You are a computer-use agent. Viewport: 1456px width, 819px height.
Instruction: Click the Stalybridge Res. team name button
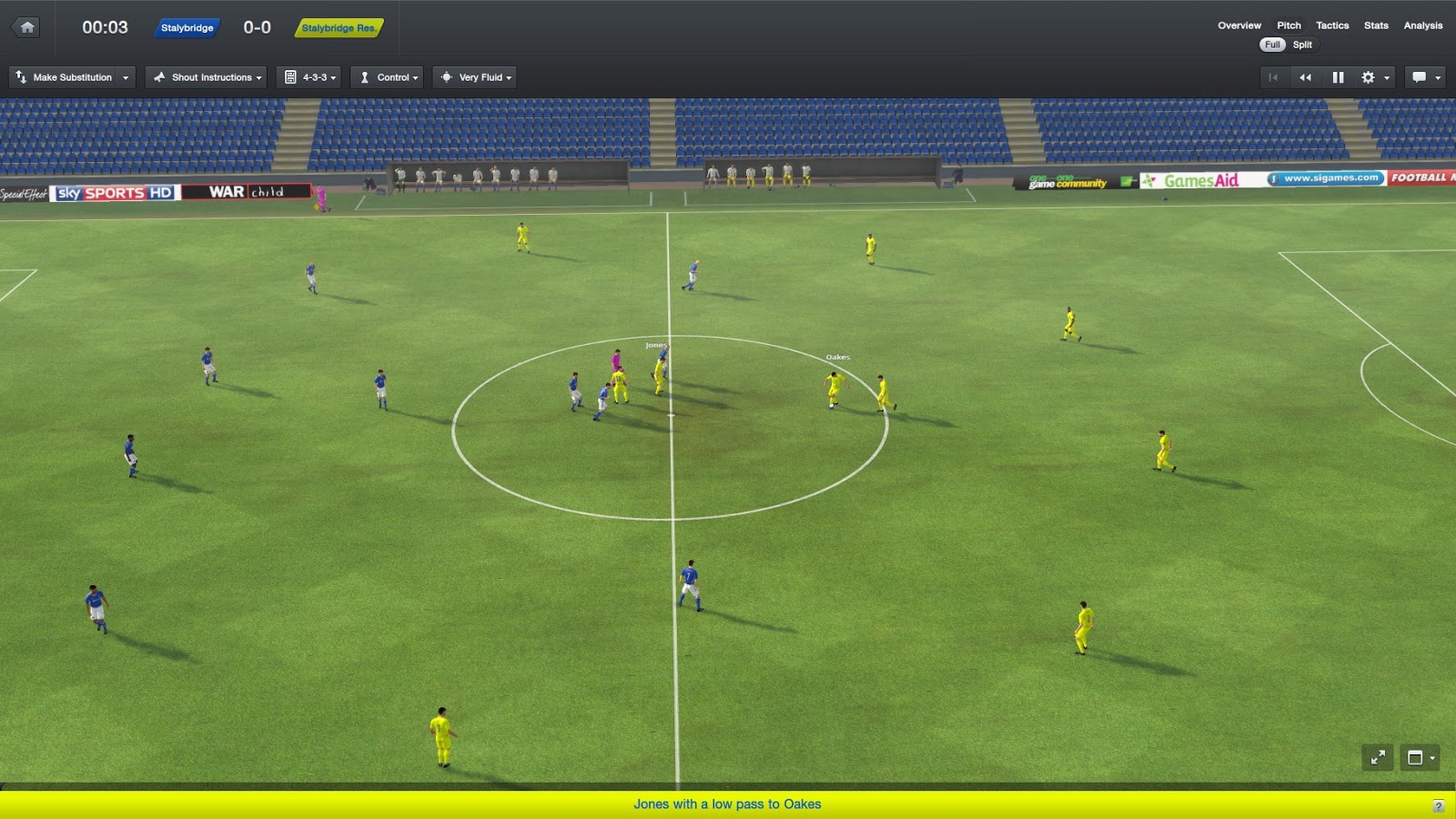tap(339, 28)
